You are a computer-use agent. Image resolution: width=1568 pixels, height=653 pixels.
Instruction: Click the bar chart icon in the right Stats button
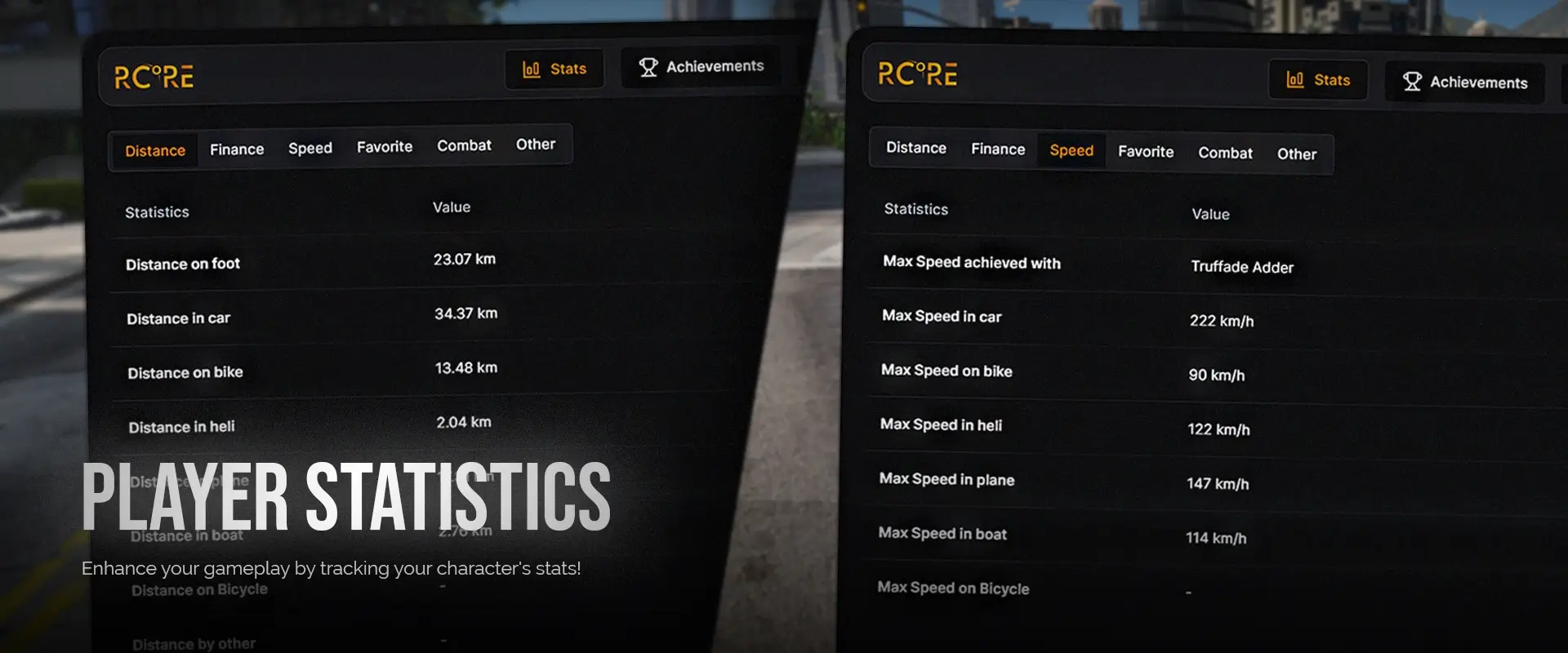[x=1295, y=80]
